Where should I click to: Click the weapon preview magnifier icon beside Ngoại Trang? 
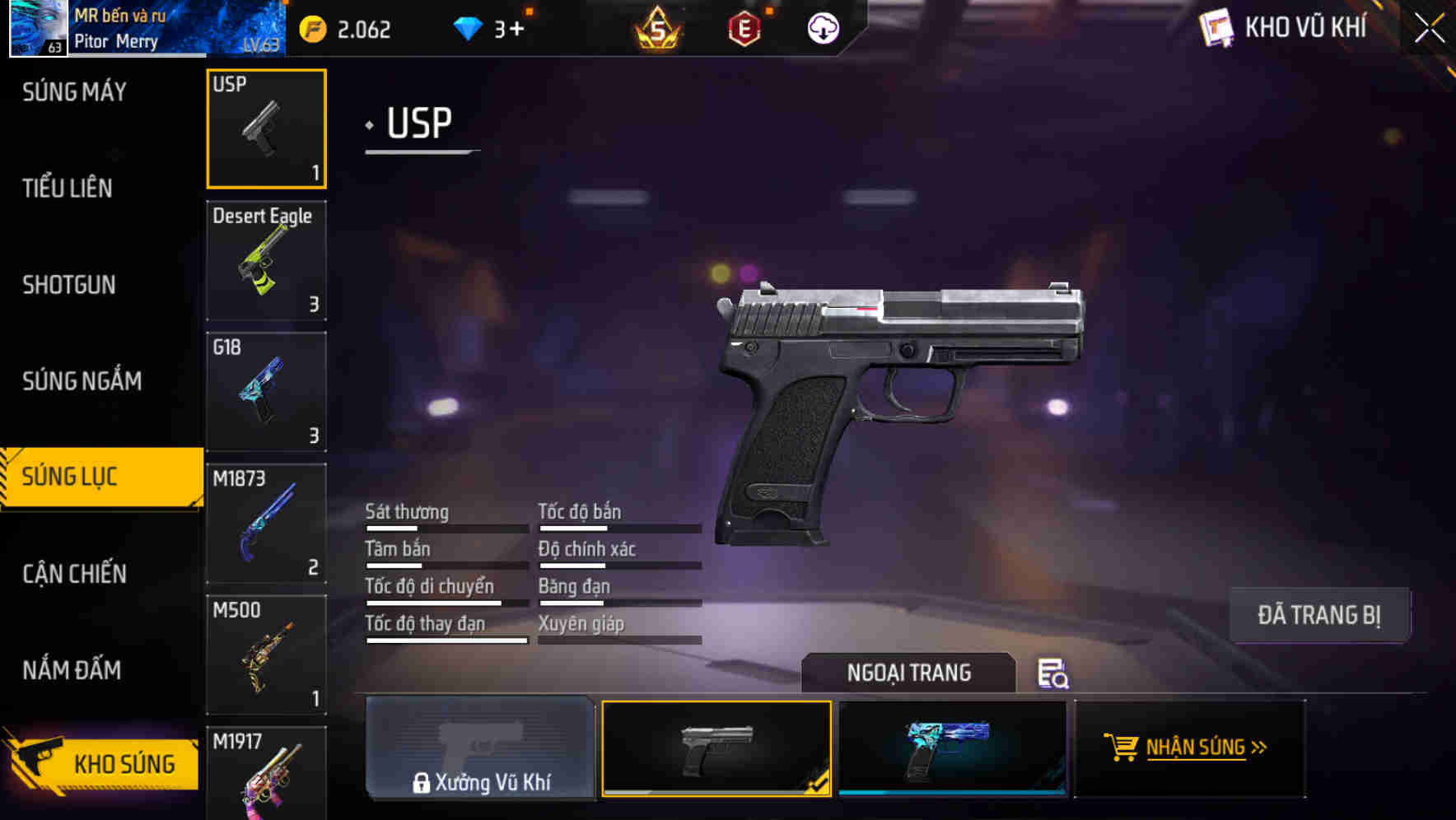(1052, 675)
